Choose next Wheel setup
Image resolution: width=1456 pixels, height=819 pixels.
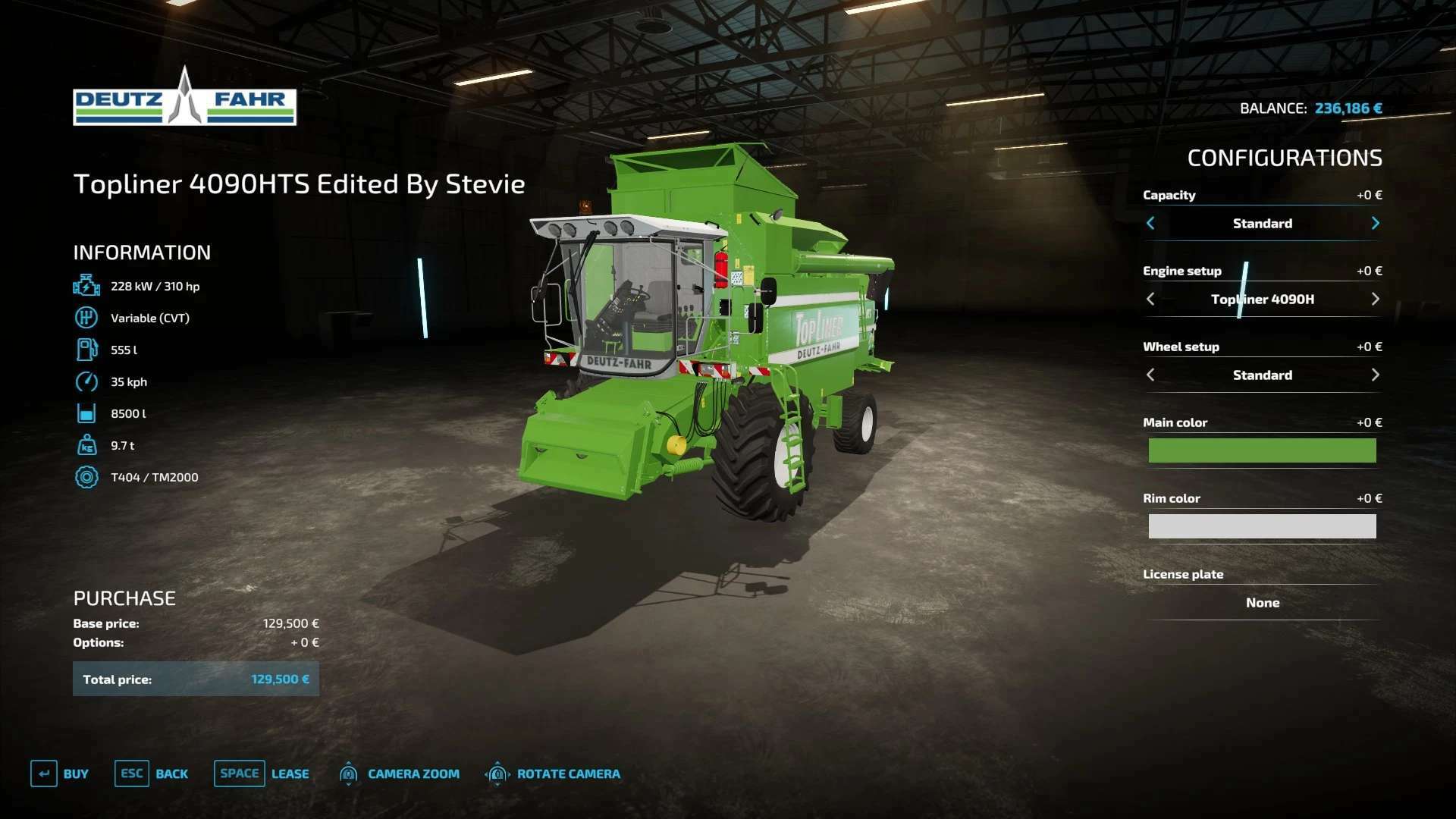[x=1375, y=375]
